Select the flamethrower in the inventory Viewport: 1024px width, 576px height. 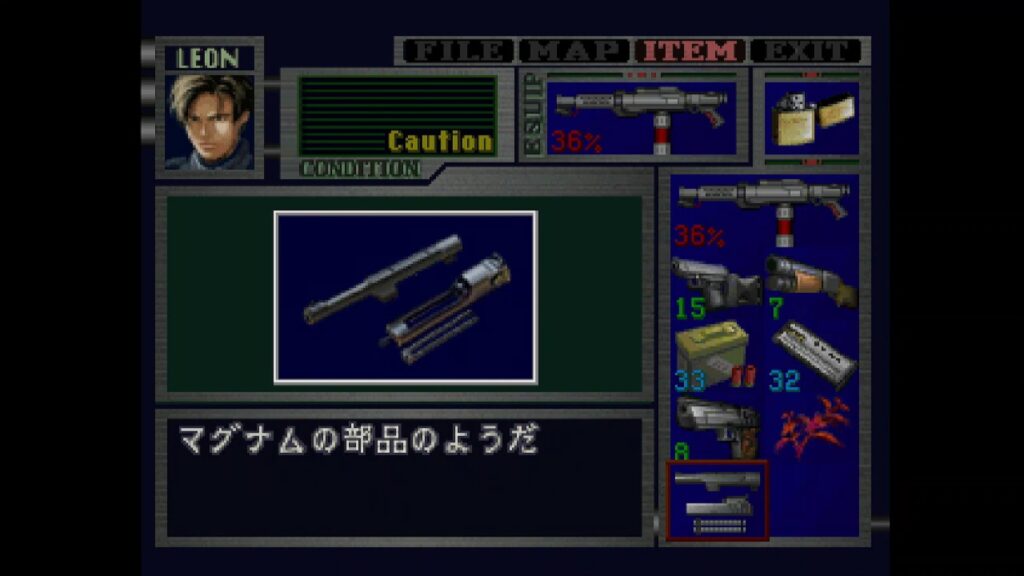[x=764, y=211]
